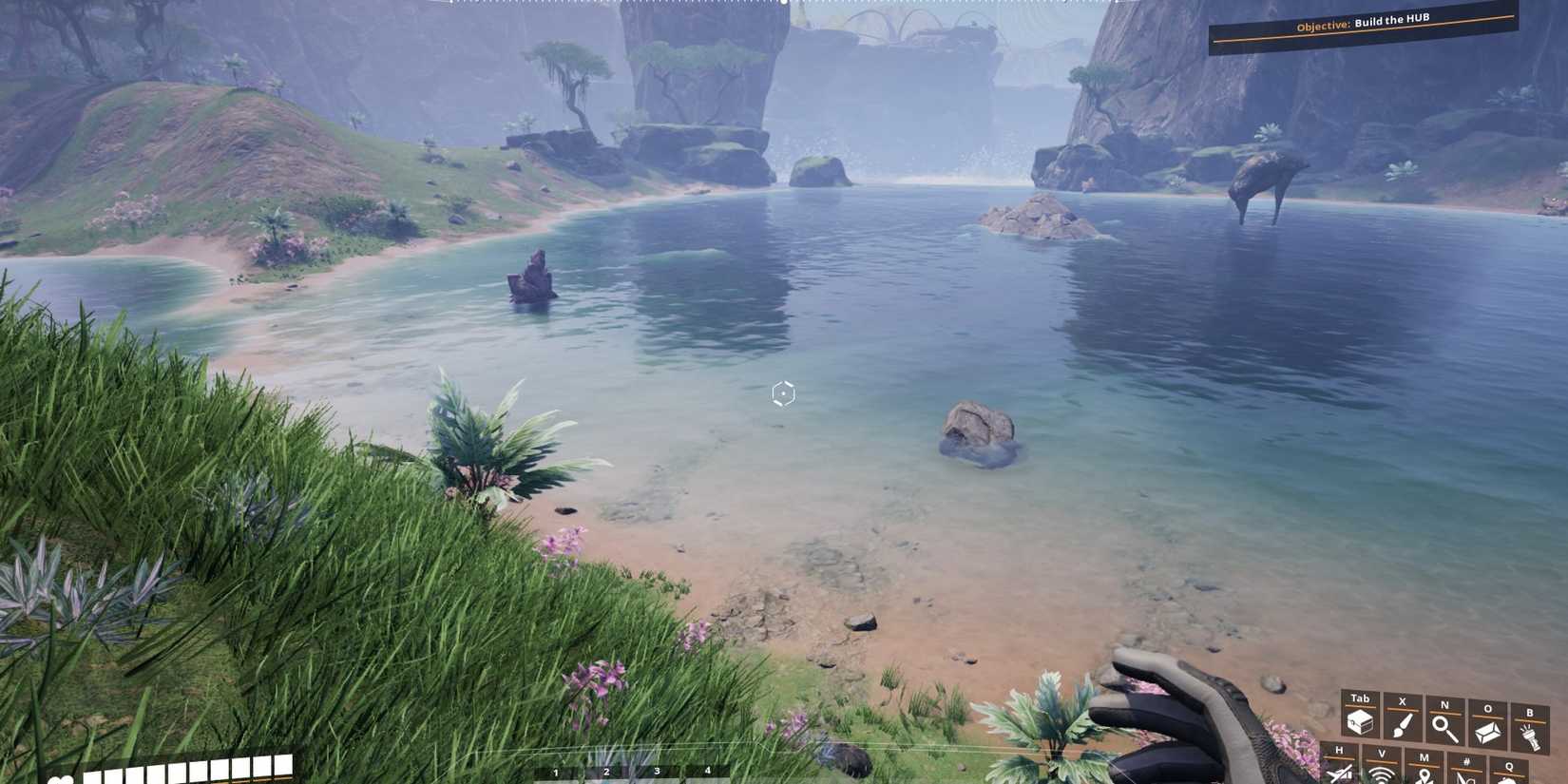Click the yellow marker on the compass
The height and width of the screenshot is (784, 1568).
[782, 5]
